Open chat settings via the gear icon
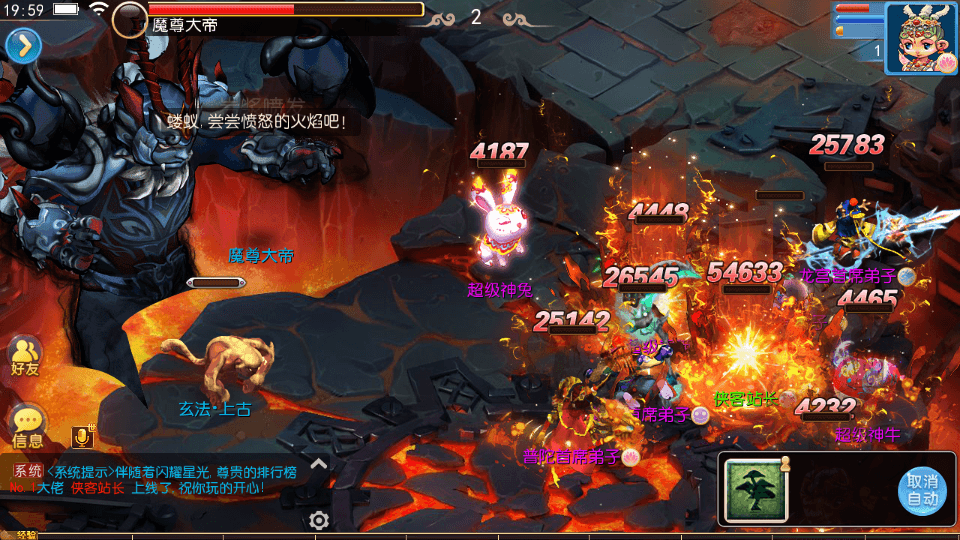The height and width of the screenshot is (540, 960). coord(319,520)
